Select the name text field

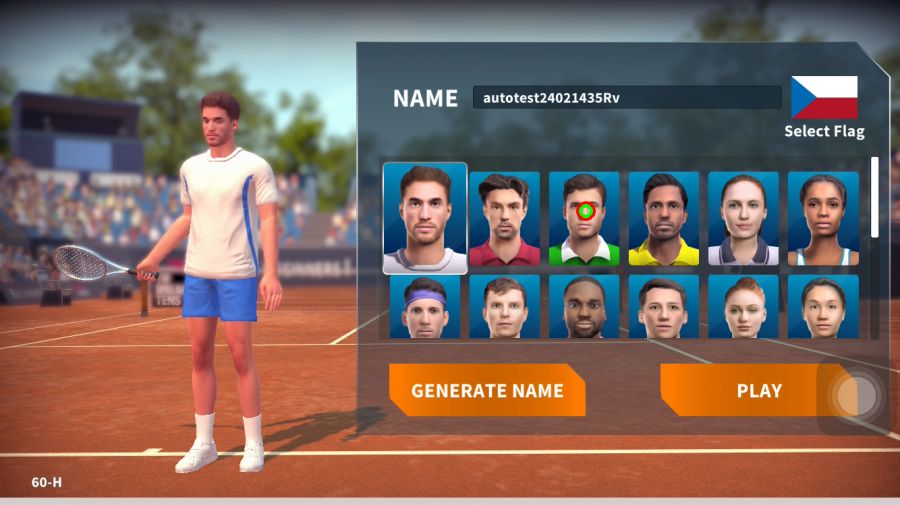click(x=627, y=97)
